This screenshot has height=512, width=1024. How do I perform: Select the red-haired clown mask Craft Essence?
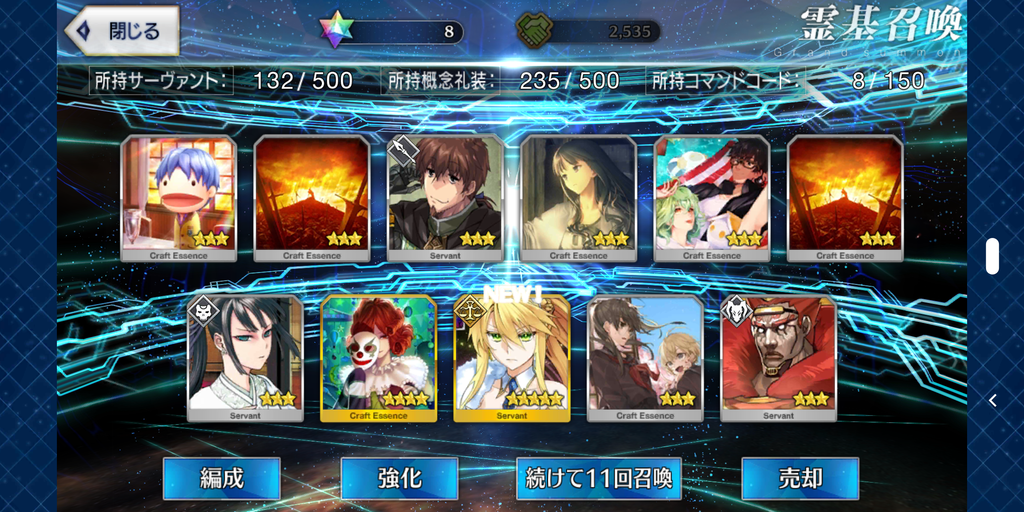coord(379,358)
